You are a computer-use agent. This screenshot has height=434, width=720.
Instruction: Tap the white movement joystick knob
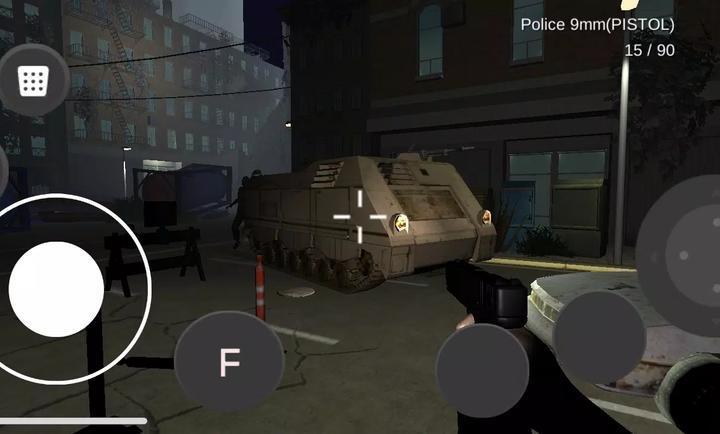[x=56, y=289]
